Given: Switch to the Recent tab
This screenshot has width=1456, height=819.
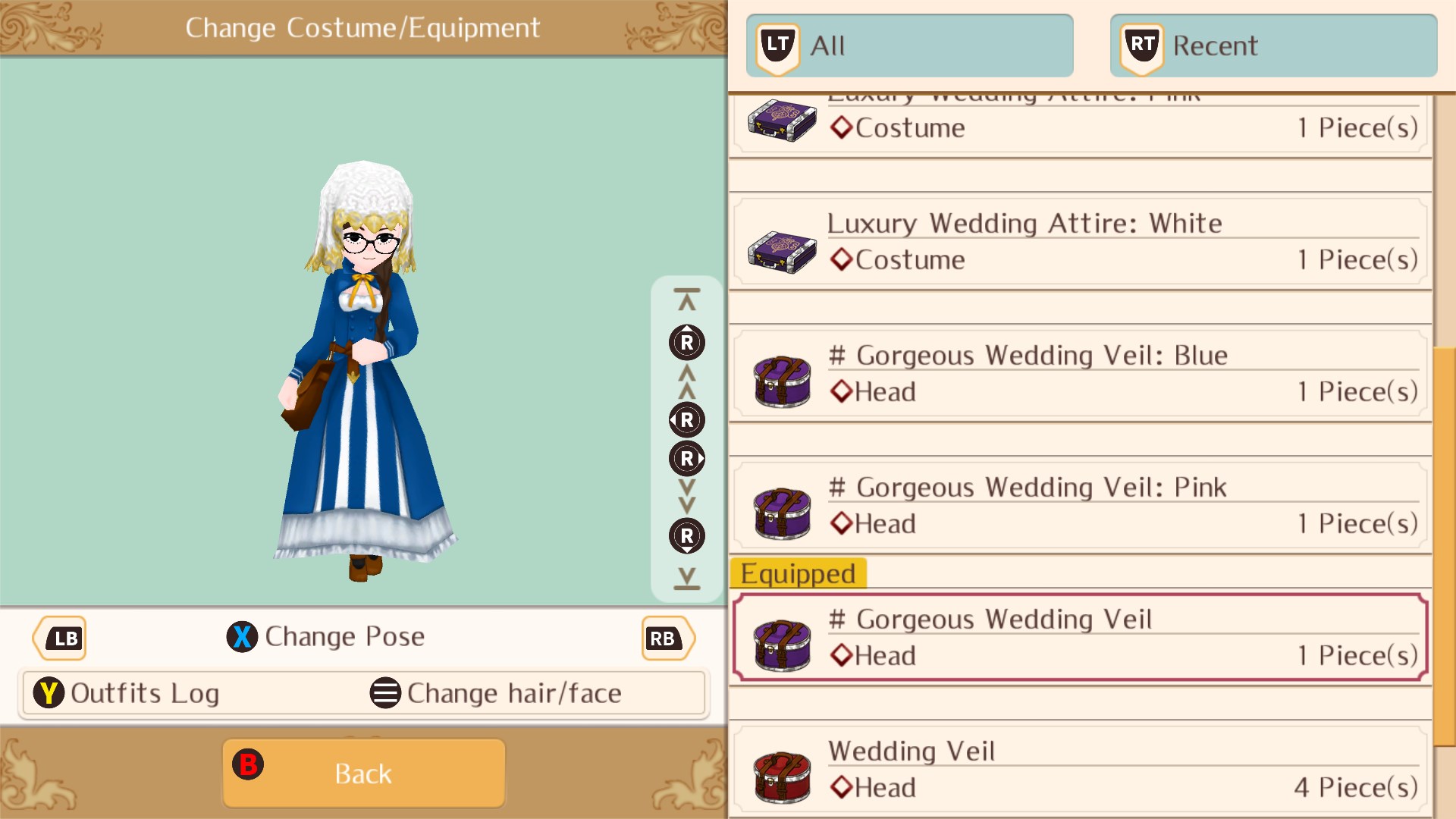Looking at the screenshot, I should (1272, 45).
